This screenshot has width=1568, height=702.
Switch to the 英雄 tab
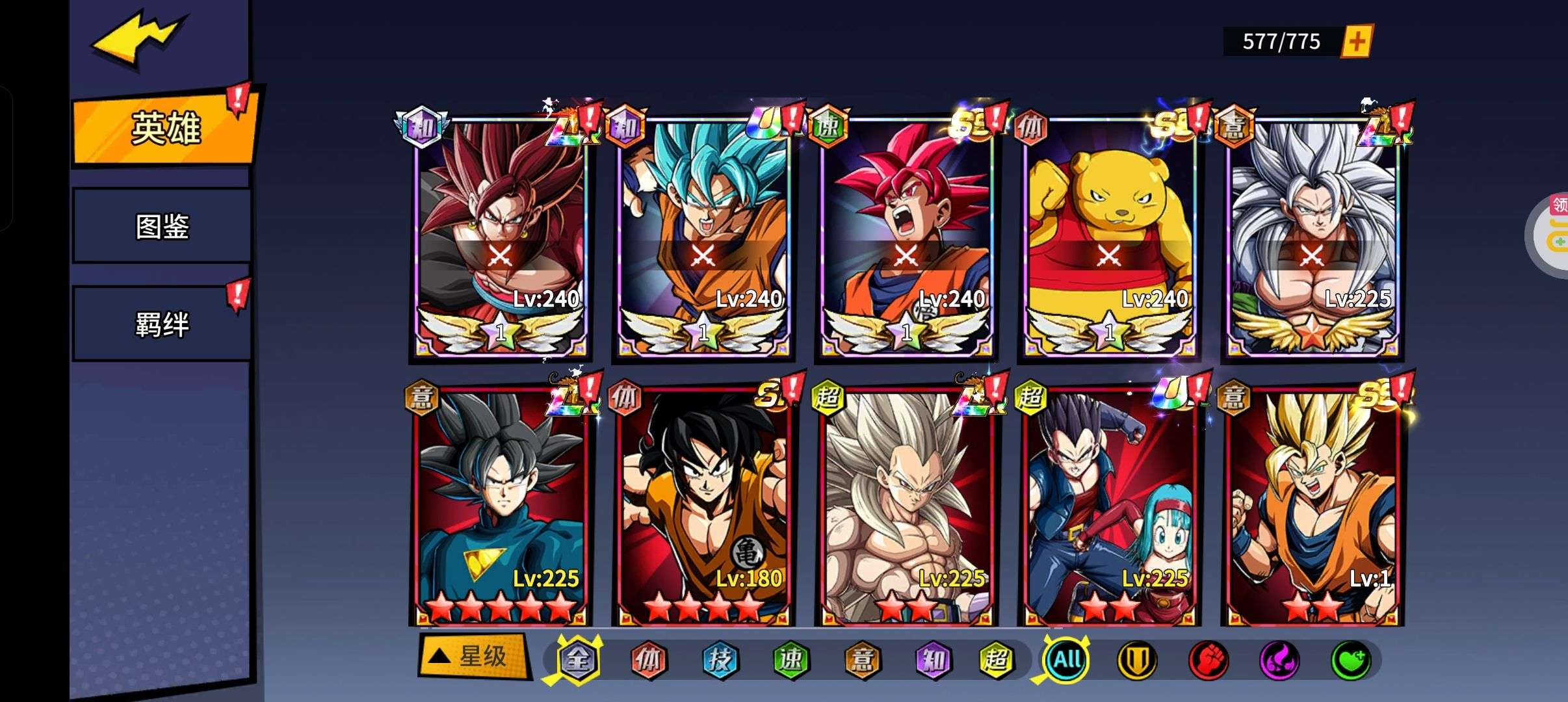(164, 128)
